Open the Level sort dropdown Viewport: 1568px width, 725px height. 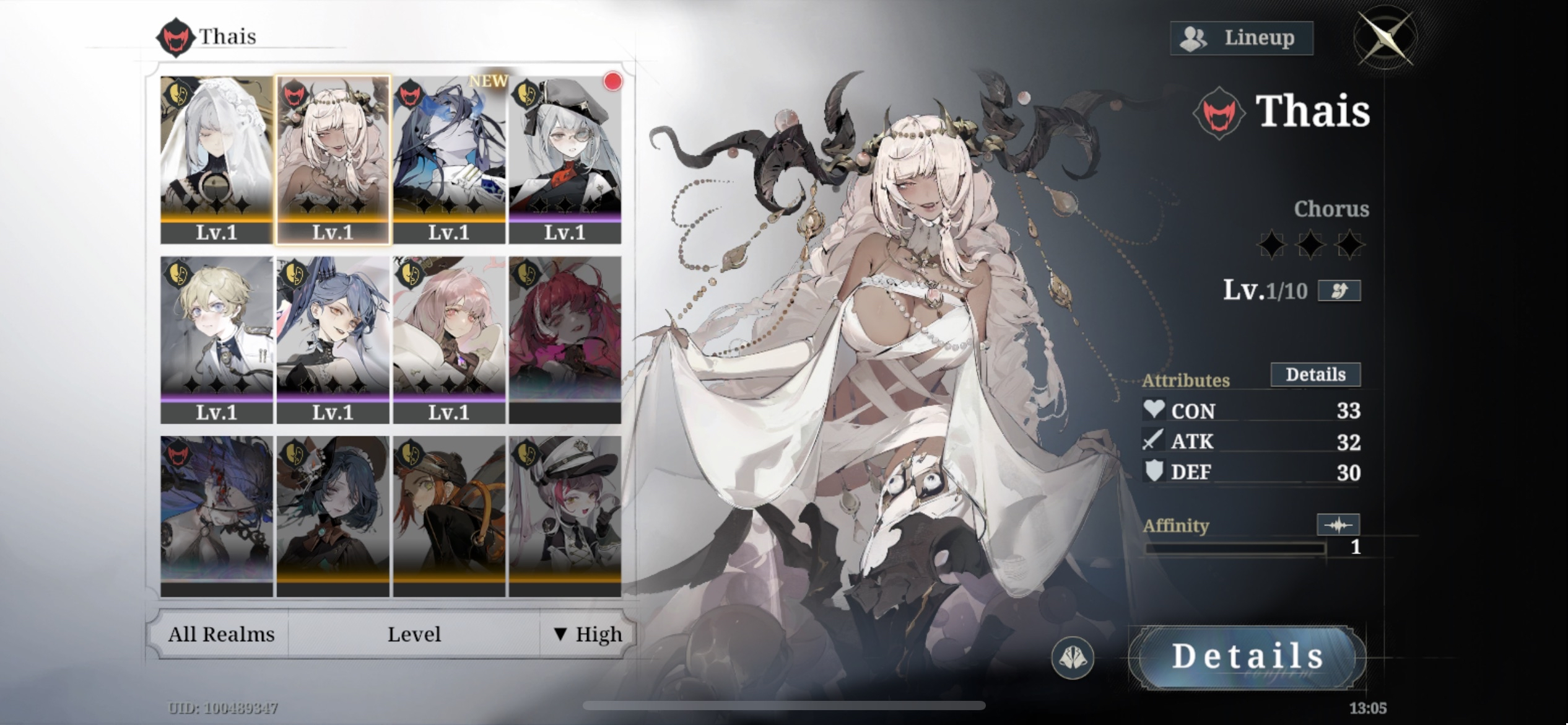click(x=414, y=634)
